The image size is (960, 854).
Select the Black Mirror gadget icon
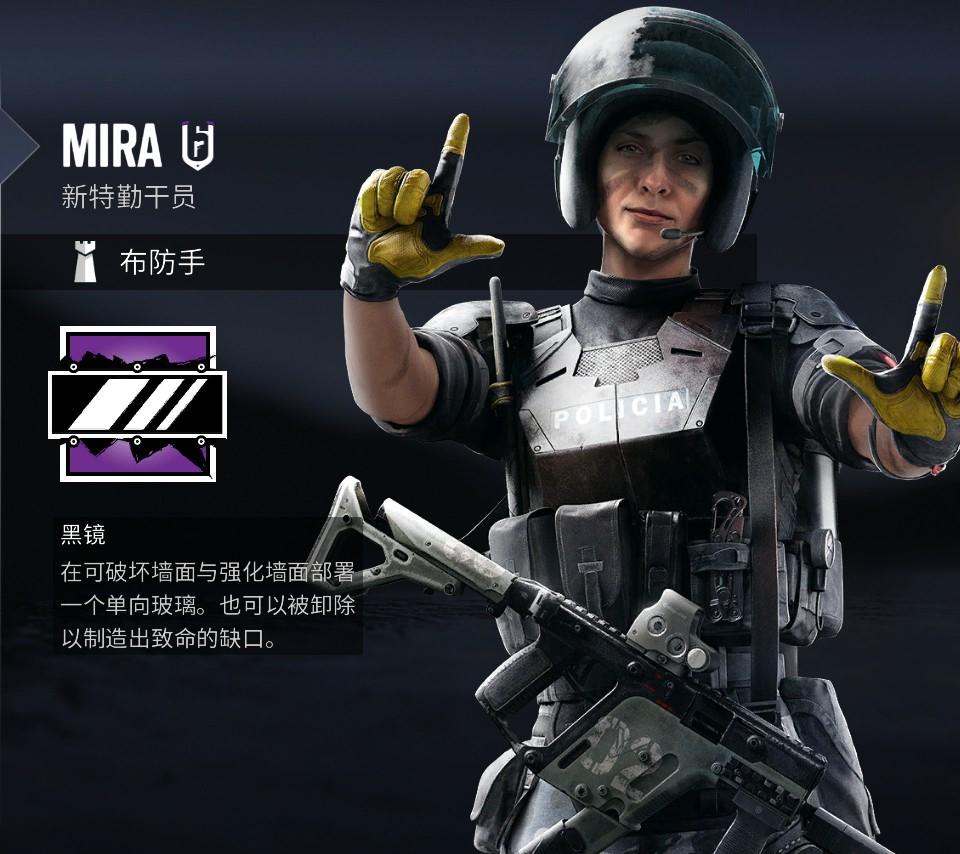tap(137, 403)
